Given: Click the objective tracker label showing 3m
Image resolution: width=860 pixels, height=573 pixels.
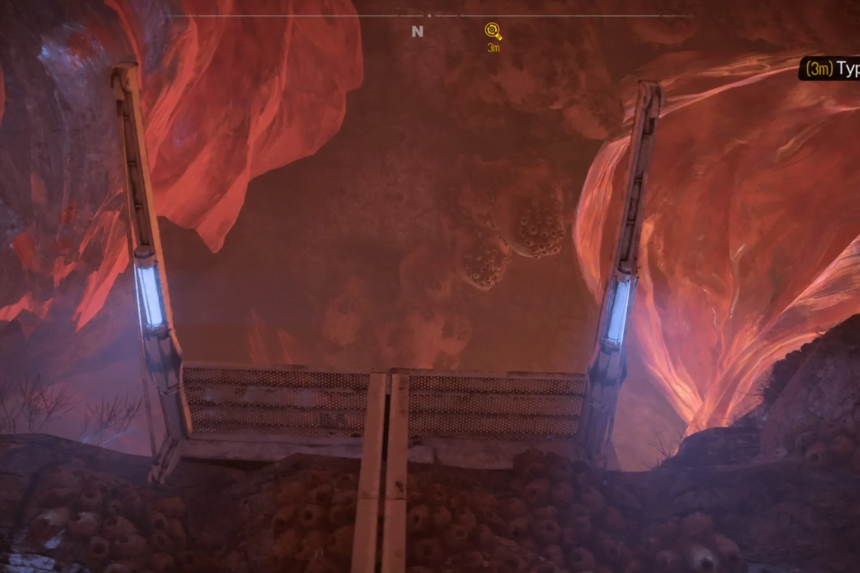Looking at the screenshot, I should (829, 69).
